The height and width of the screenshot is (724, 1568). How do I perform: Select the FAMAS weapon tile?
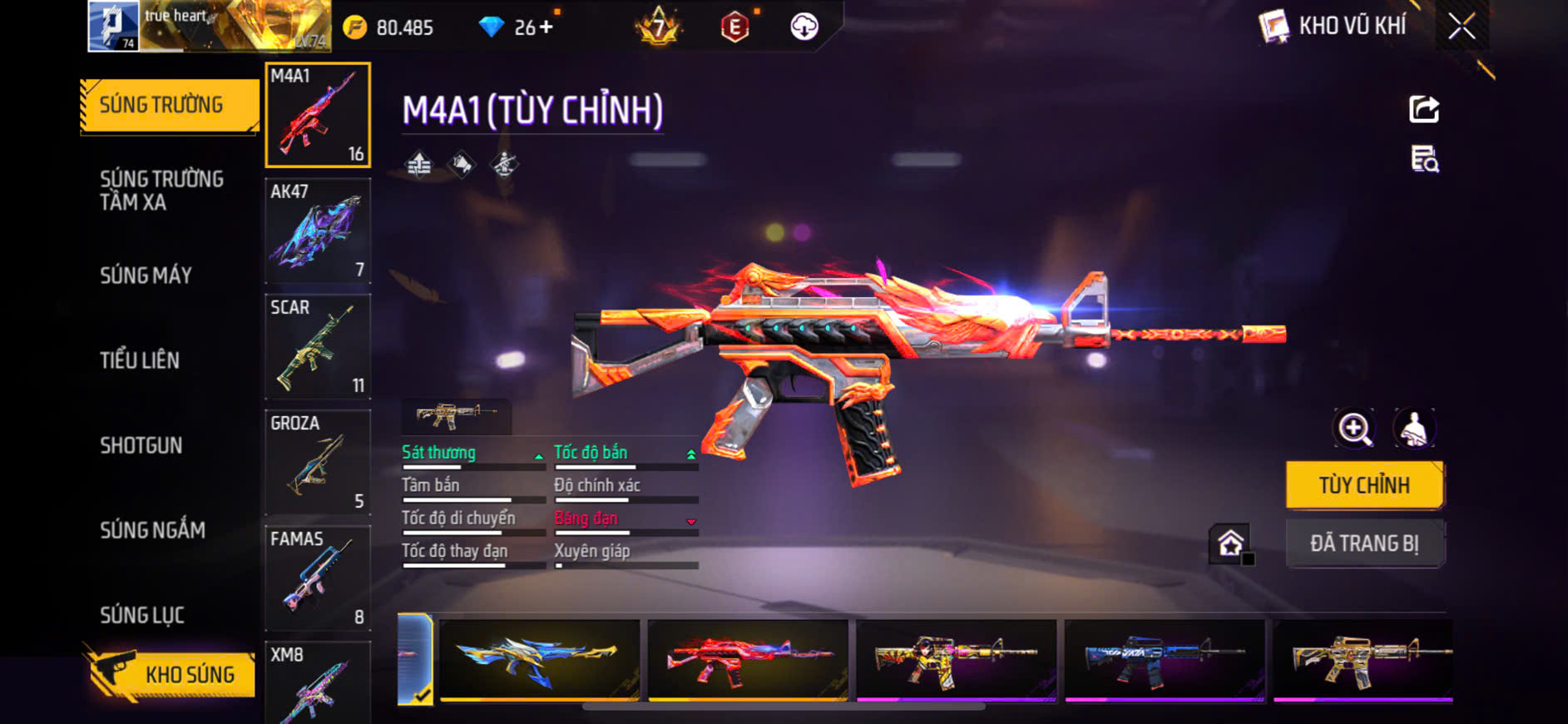[x=318, y=578]
